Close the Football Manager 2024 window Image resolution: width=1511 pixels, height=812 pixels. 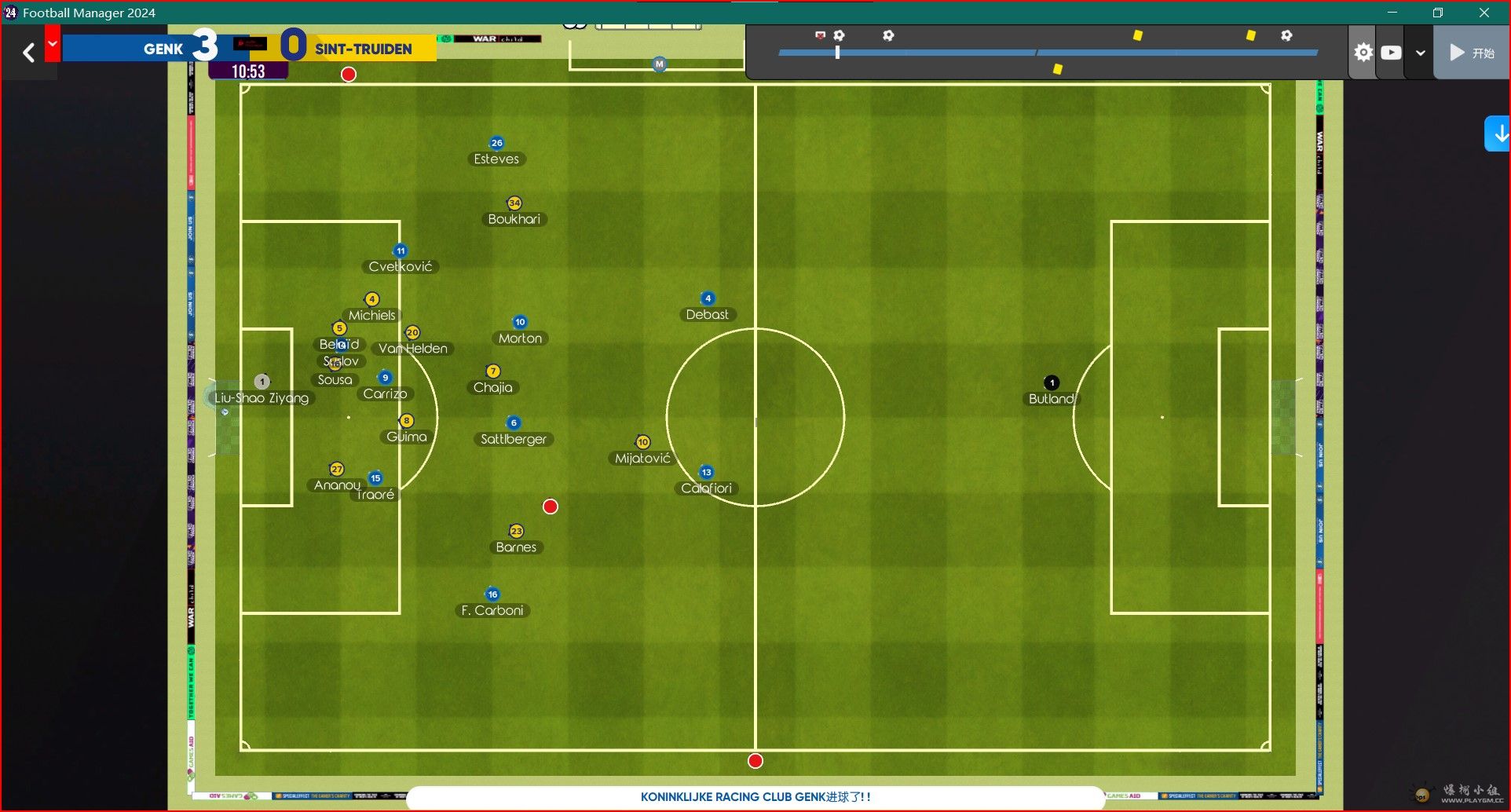(1484, 13)
